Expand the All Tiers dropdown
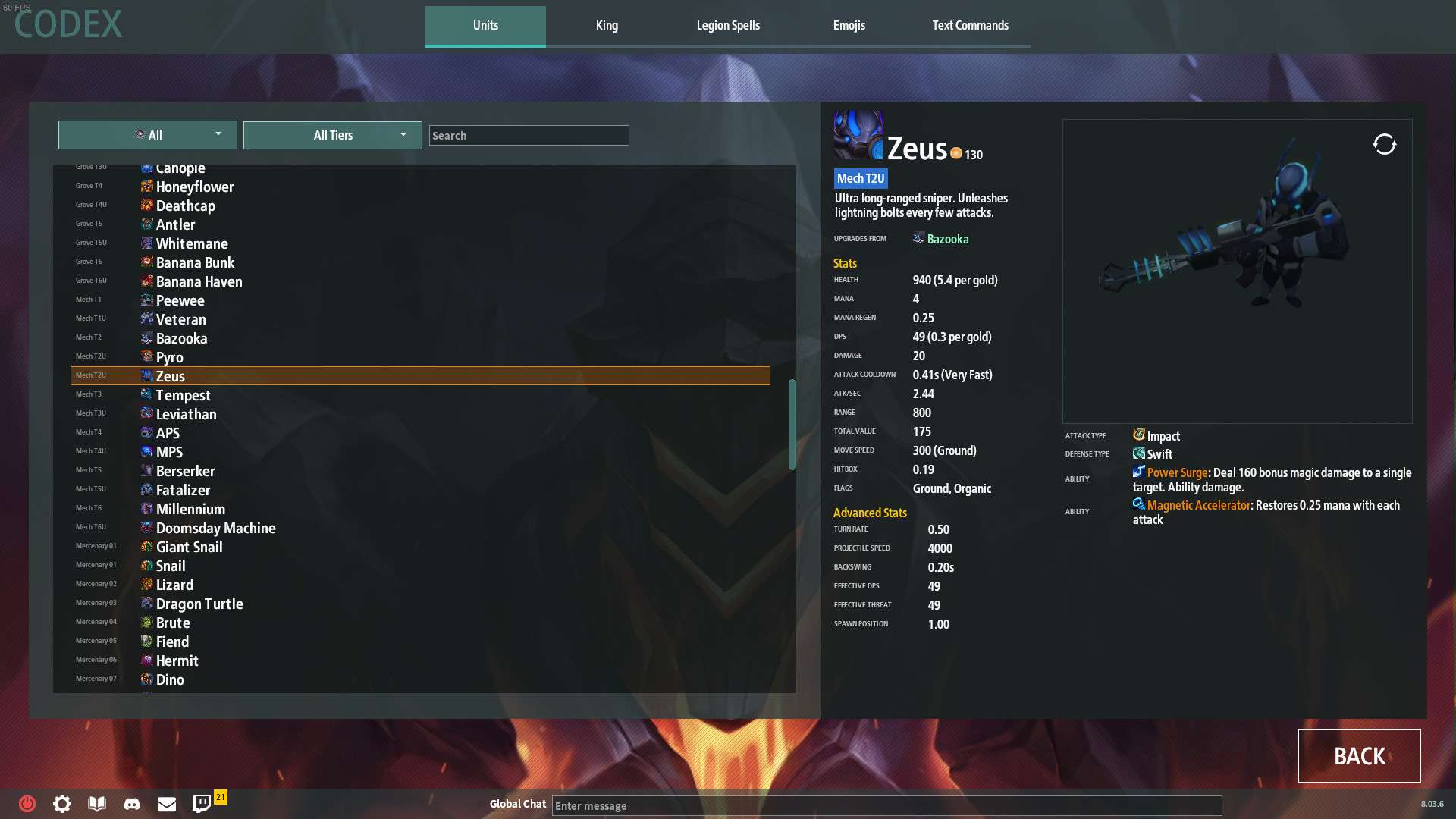Screen dimensions: 1456x819 click(x=333, y=135)
